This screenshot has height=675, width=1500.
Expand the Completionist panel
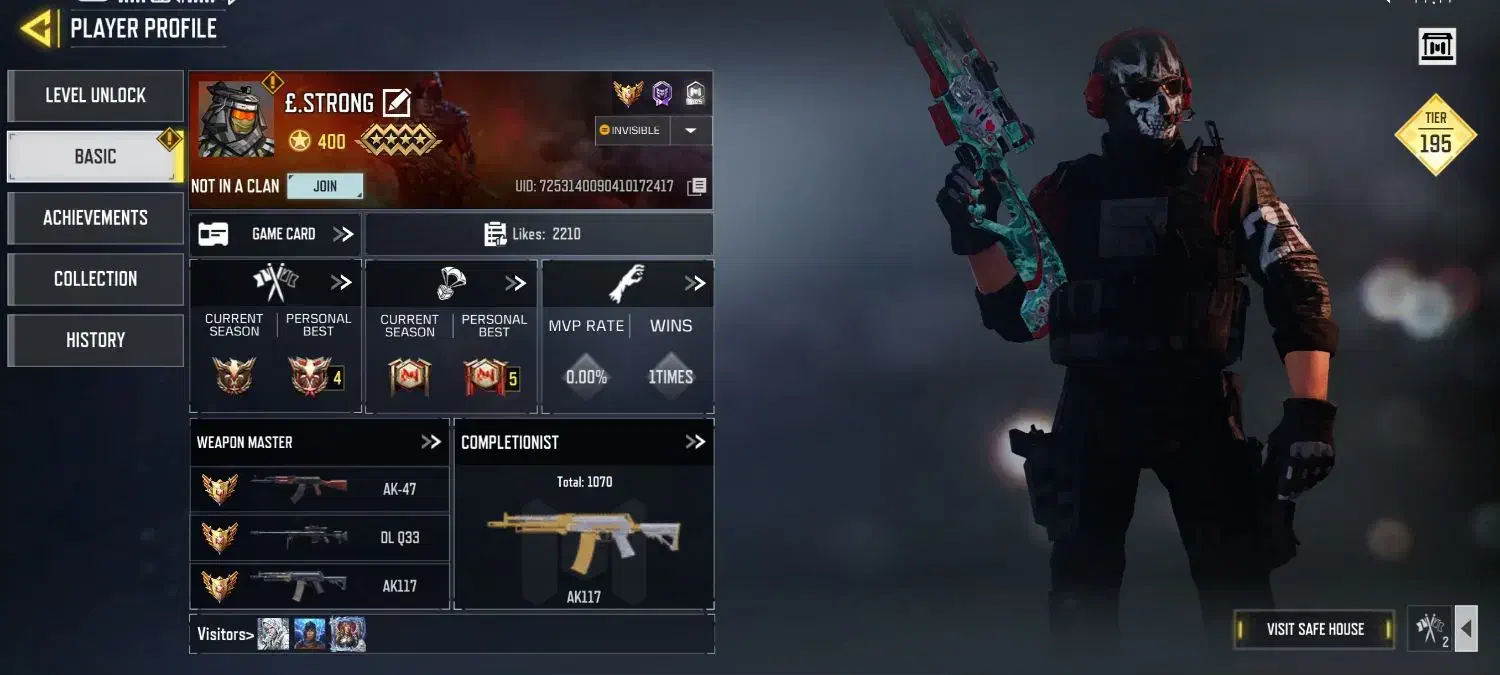(x=695, y=442)
